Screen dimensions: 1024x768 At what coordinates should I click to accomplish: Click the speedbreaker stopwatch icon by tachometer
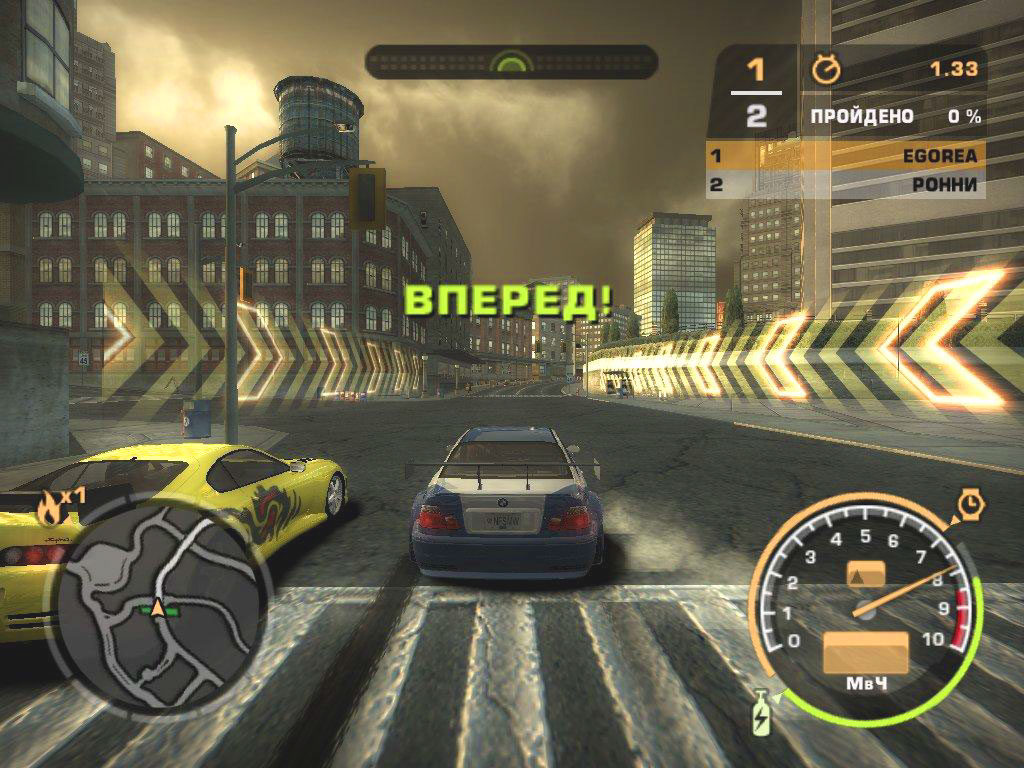[970, 504]
